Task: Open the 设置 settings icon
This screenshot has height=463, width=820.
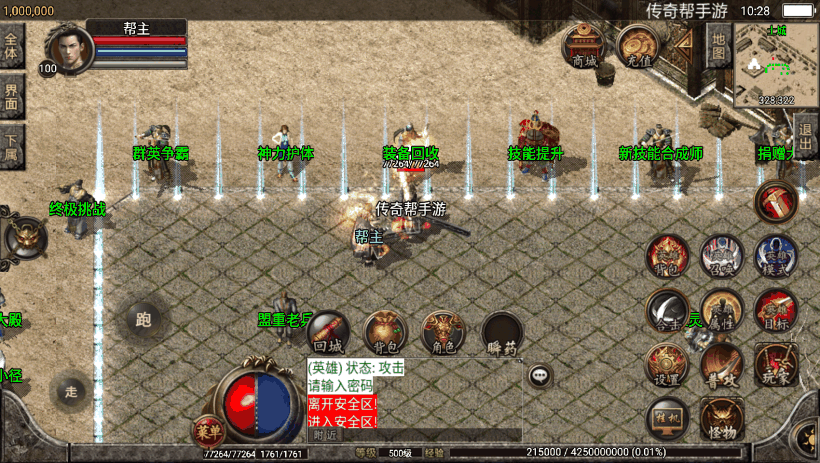Action: click(x=666, y=364)
